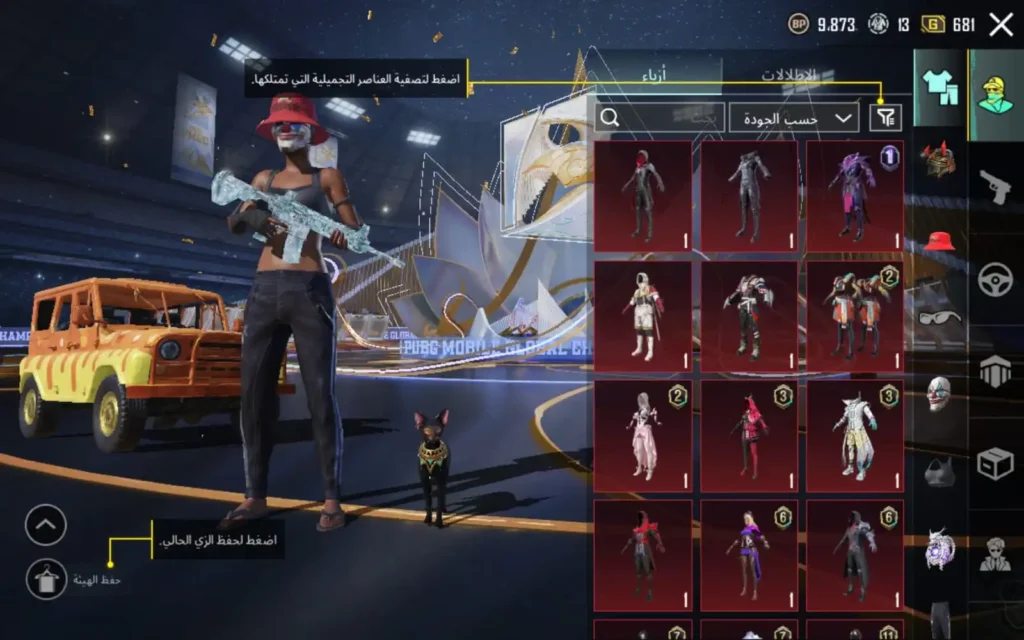Select the white and gold robed outfit

[855, 435]
